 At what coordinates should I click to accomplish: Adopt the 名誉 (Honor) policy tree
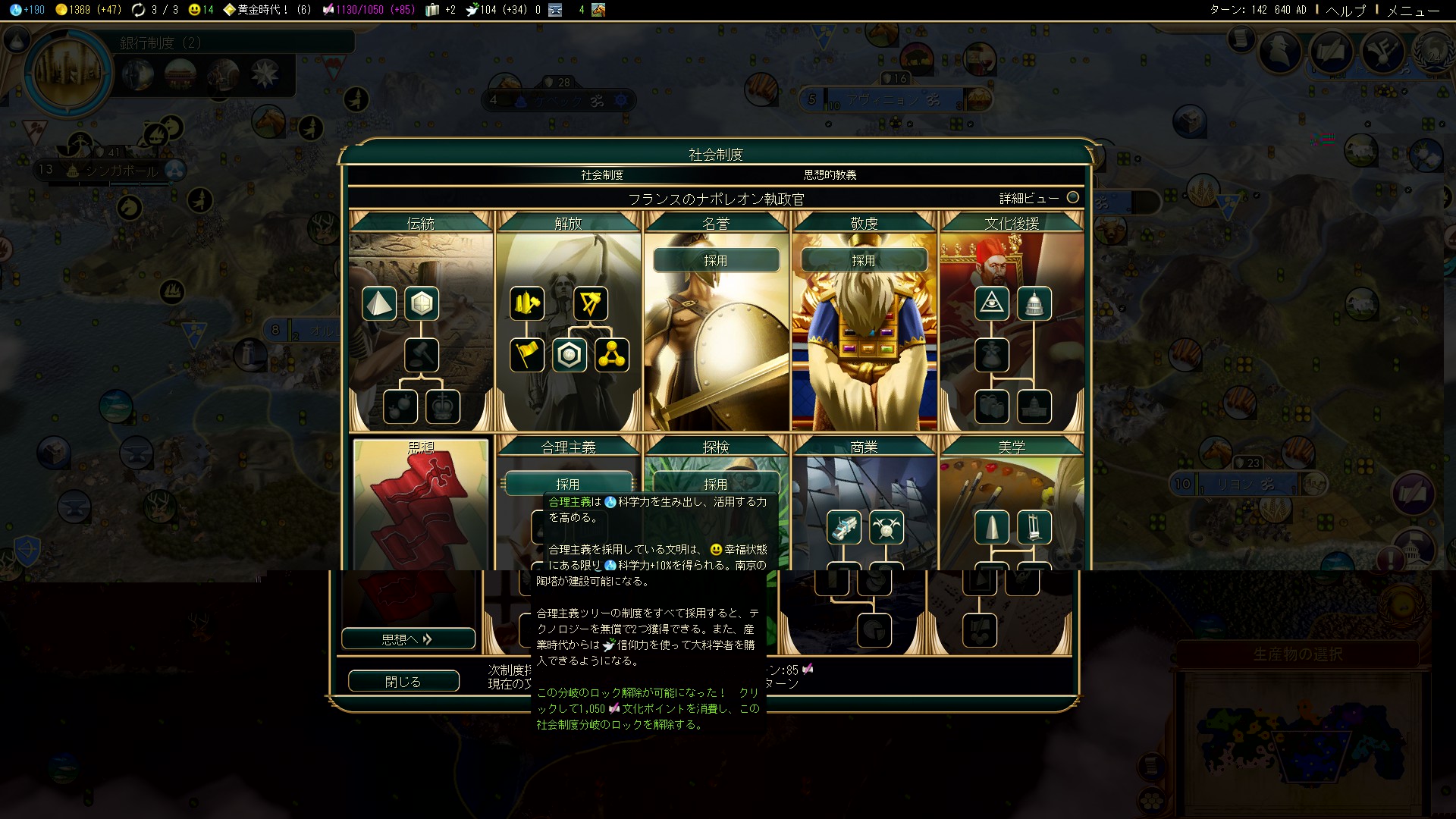pos(716,260)
